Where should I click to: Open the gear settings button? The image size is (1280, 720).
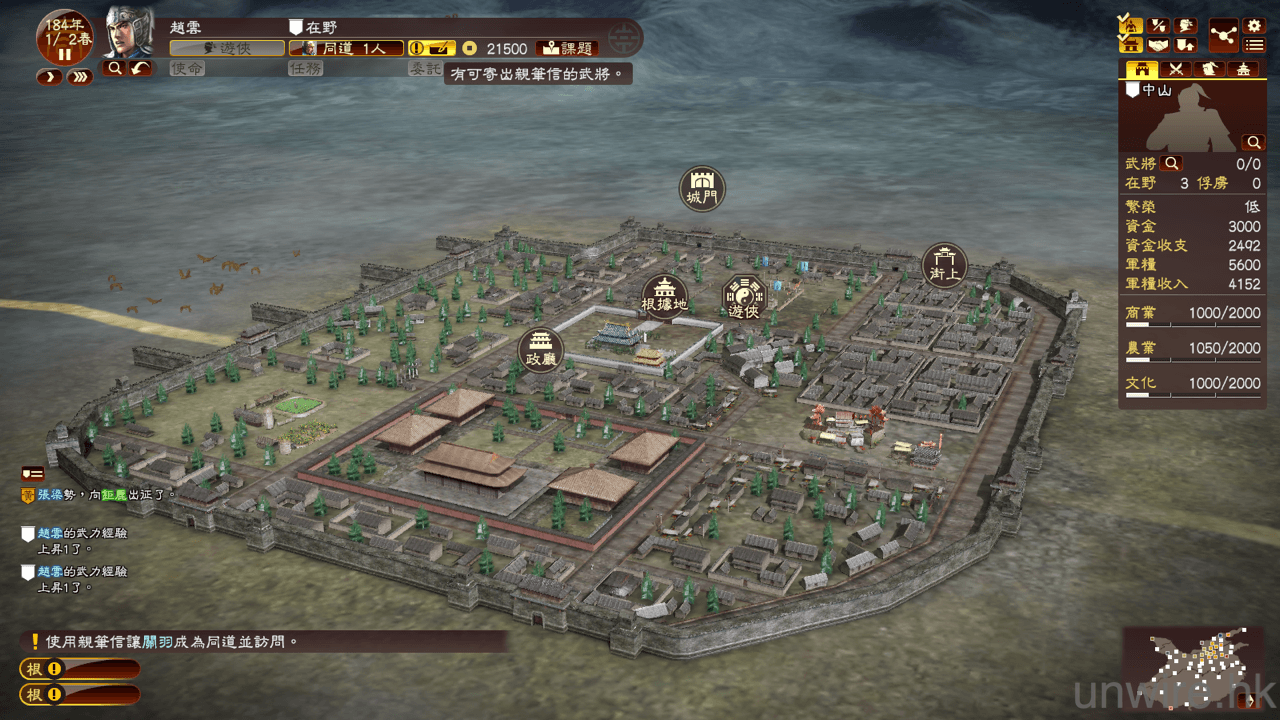(1254, 26)
